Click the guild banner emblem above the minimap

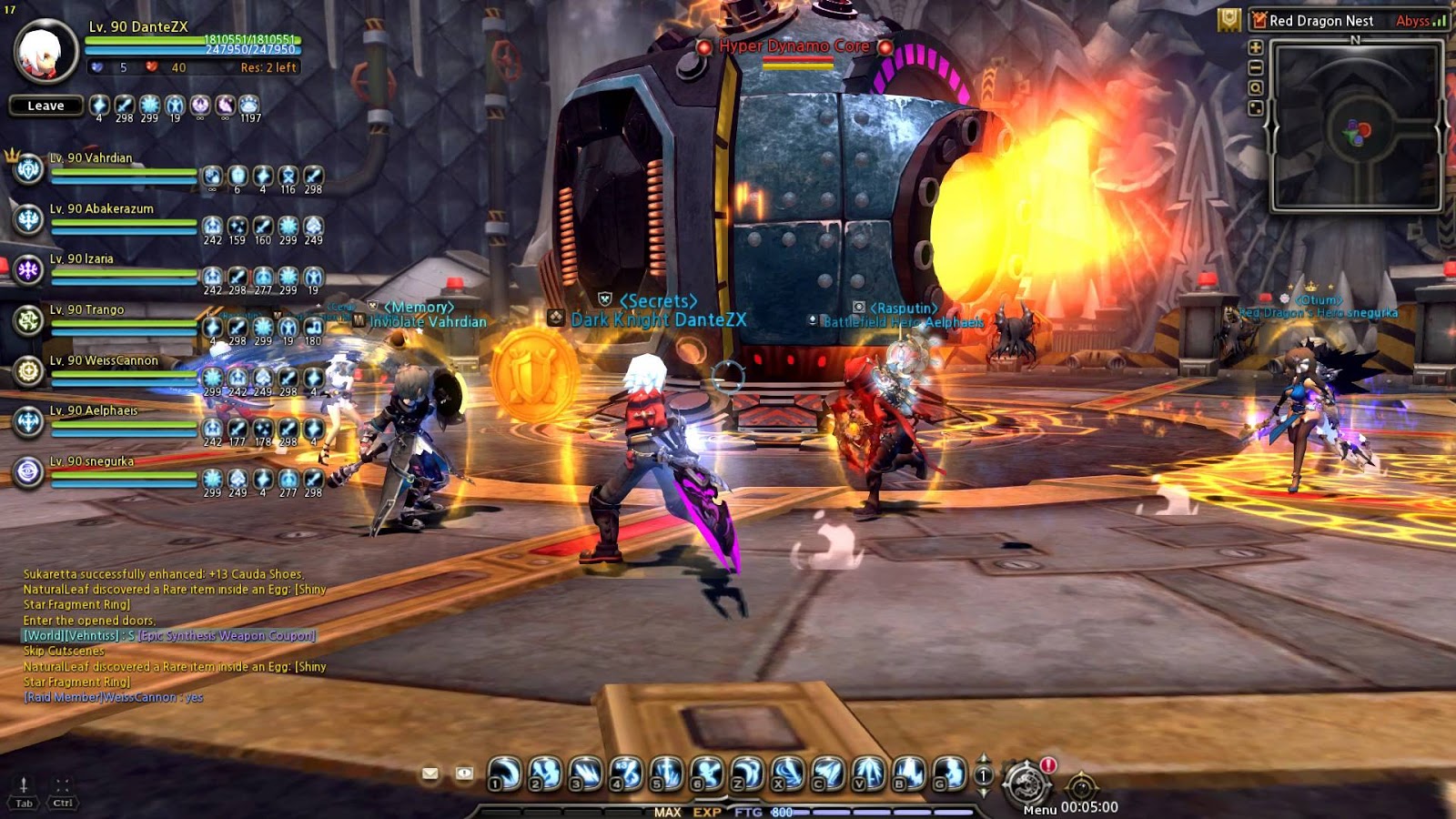[1228, 20]
